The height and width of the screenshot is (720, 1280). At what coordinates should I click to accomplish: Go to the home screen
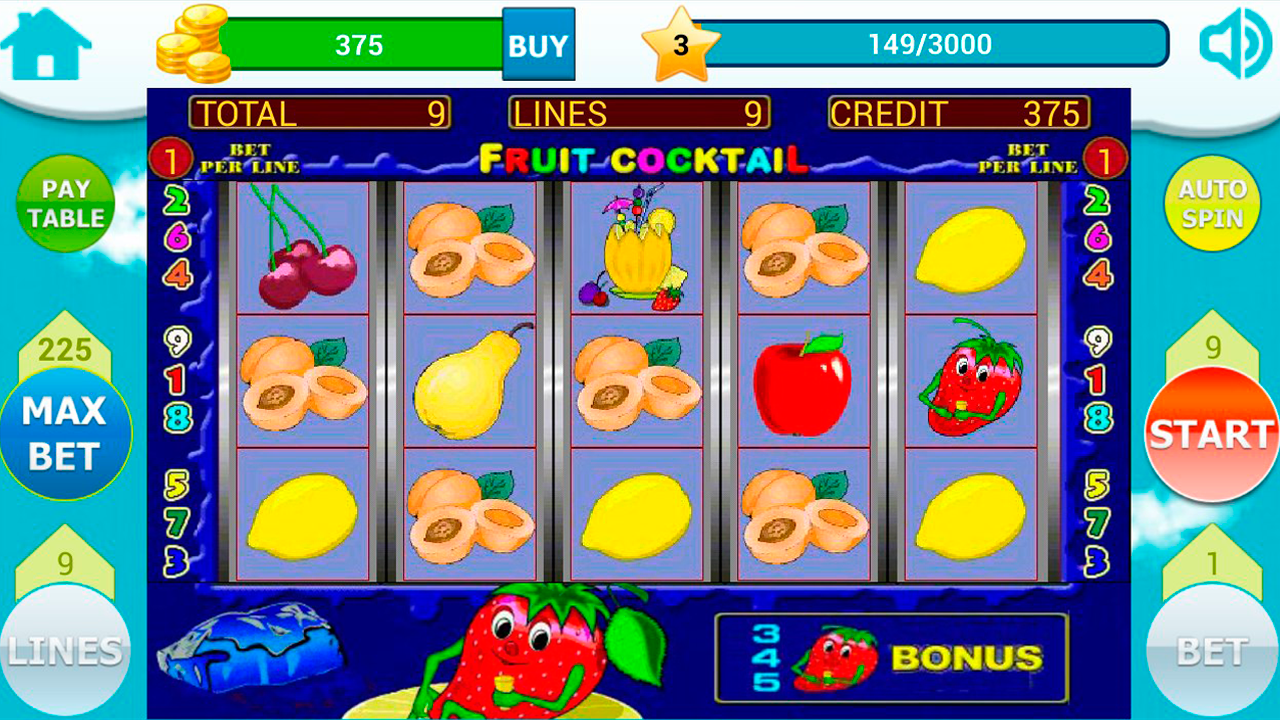pyautogui.click(x=46, y=44)
